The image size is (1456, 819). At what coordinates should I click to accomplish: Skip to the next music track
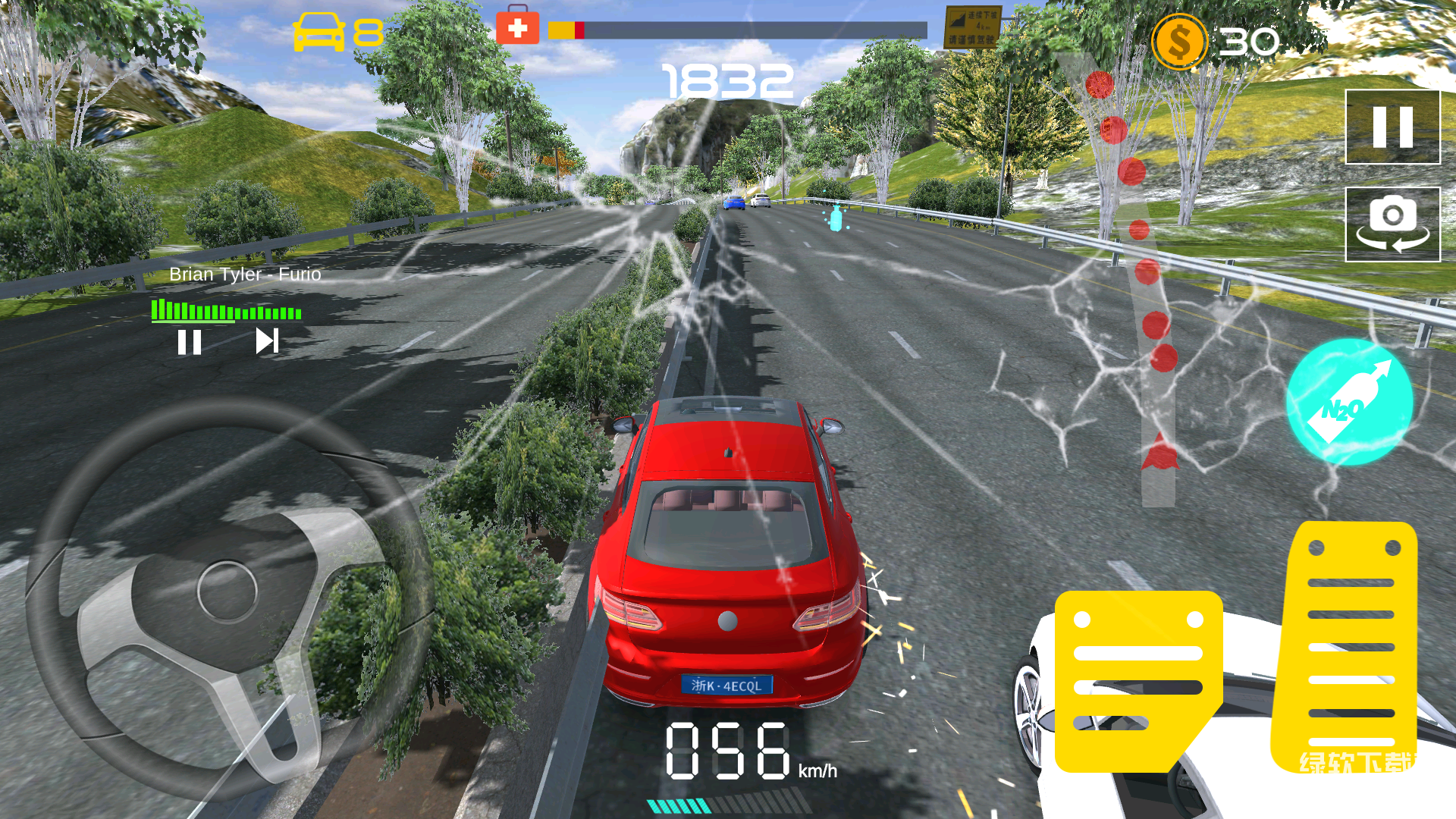pyautogui.click(x=267, y=341)
